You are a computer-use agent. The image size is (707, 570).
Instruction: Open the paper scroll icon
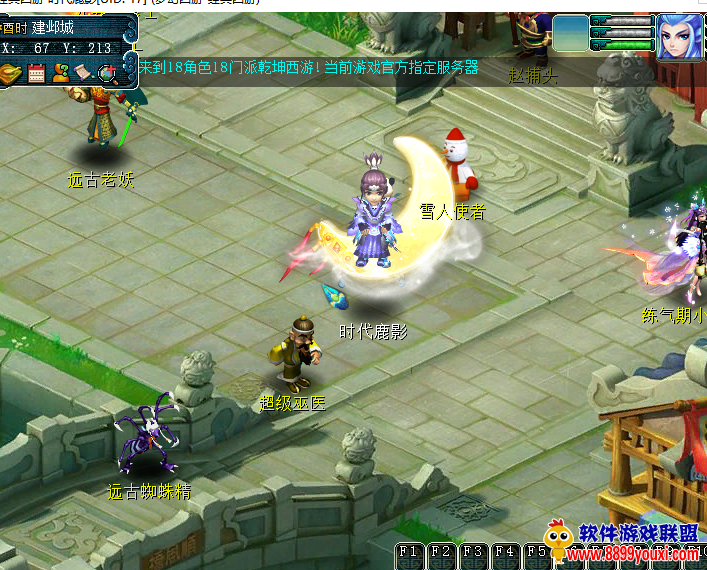click(x=84, y=72)
